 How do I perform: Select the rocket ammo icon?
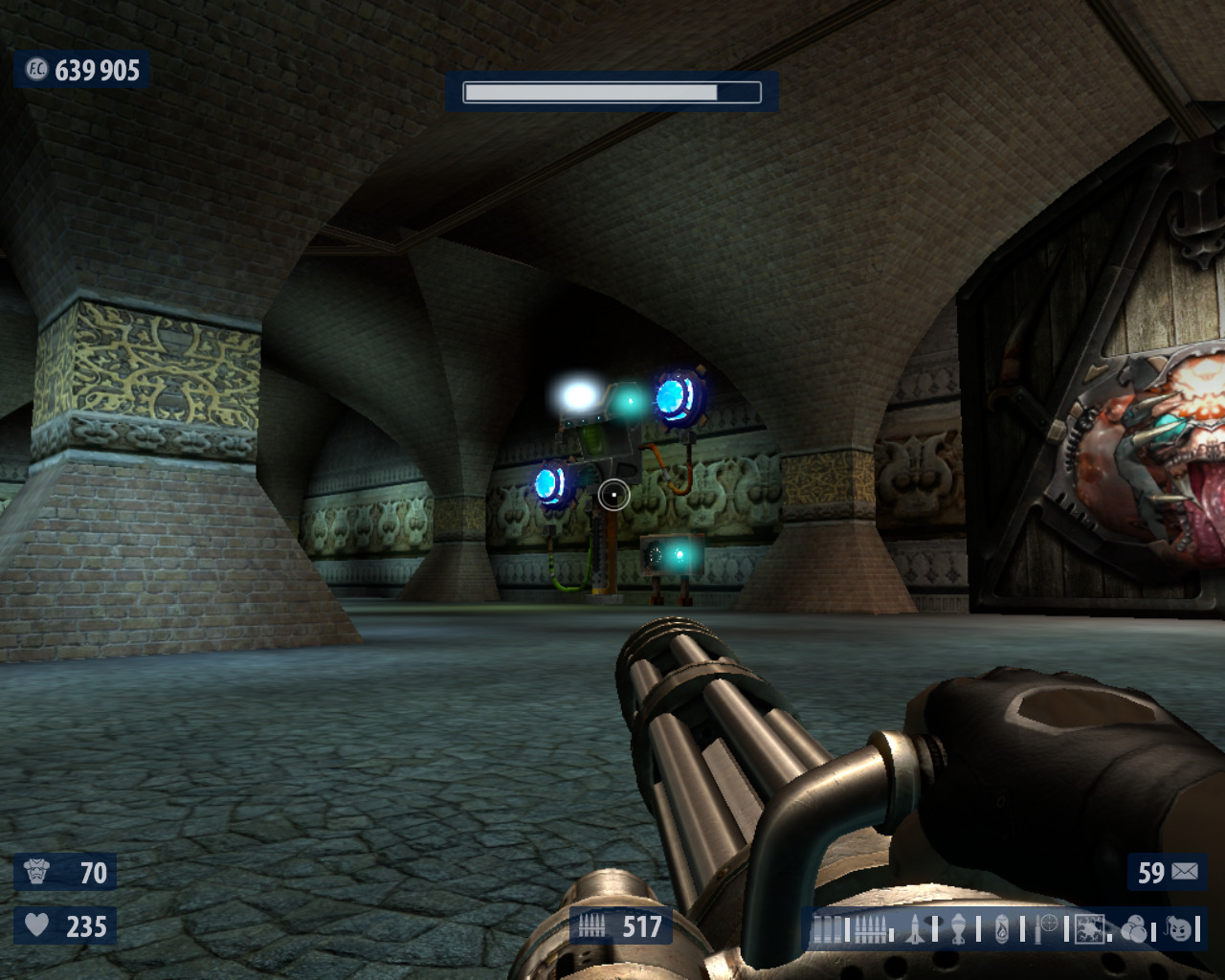click(x=915, y=929)
